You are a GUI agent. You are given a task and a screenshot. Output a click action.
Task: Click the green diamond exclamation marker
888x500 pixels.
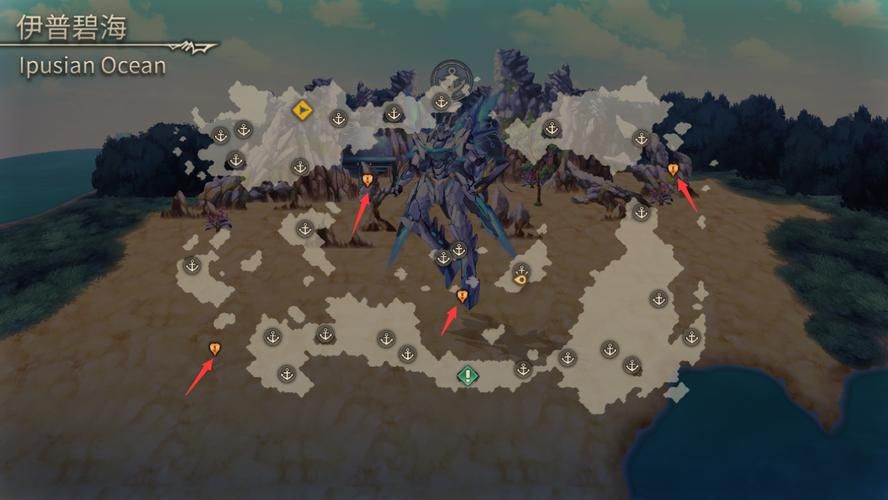coord(467,376)
